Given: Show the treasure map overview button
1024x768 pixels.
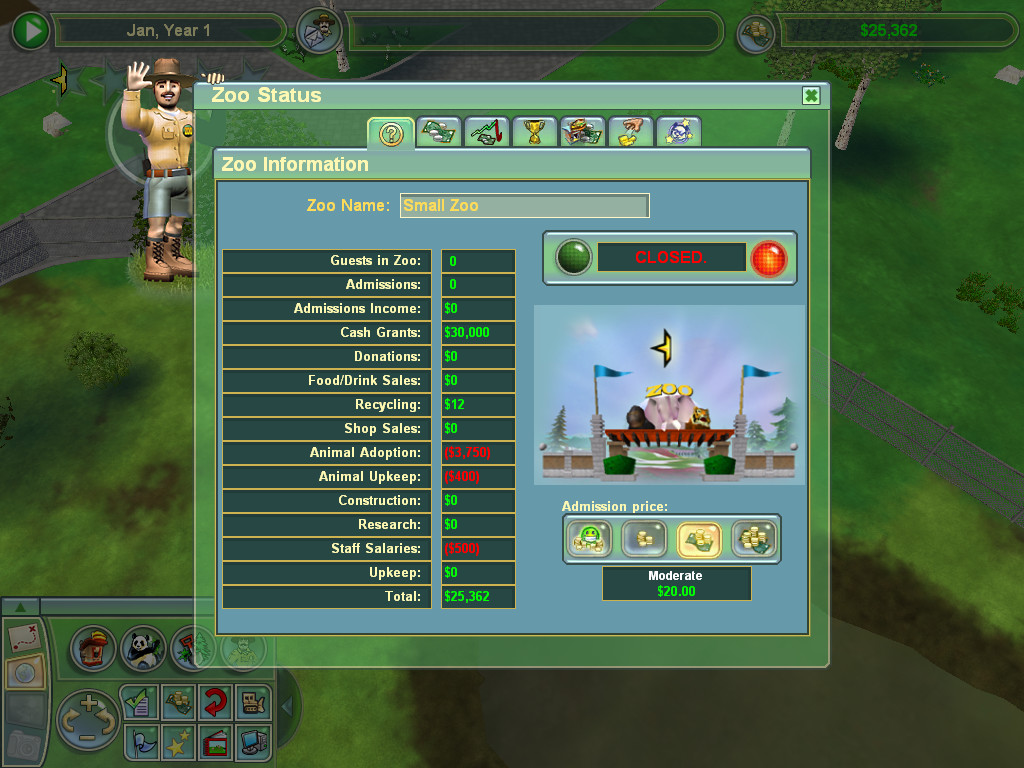Looking at the screenshot, I should pos(23,636).
